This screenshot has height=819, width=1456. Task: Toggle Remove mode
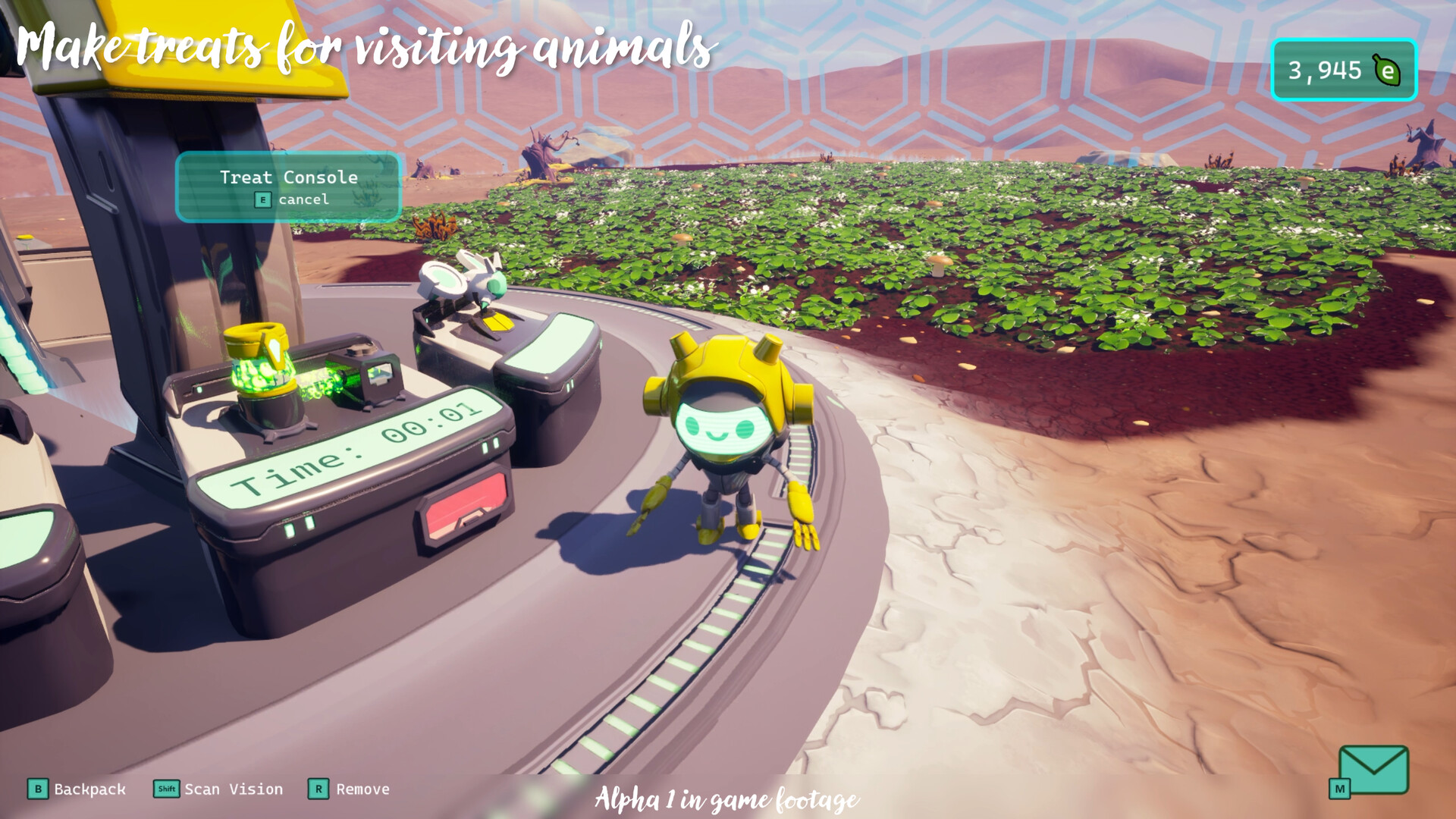pyautogui.click(x=362, y=789)
